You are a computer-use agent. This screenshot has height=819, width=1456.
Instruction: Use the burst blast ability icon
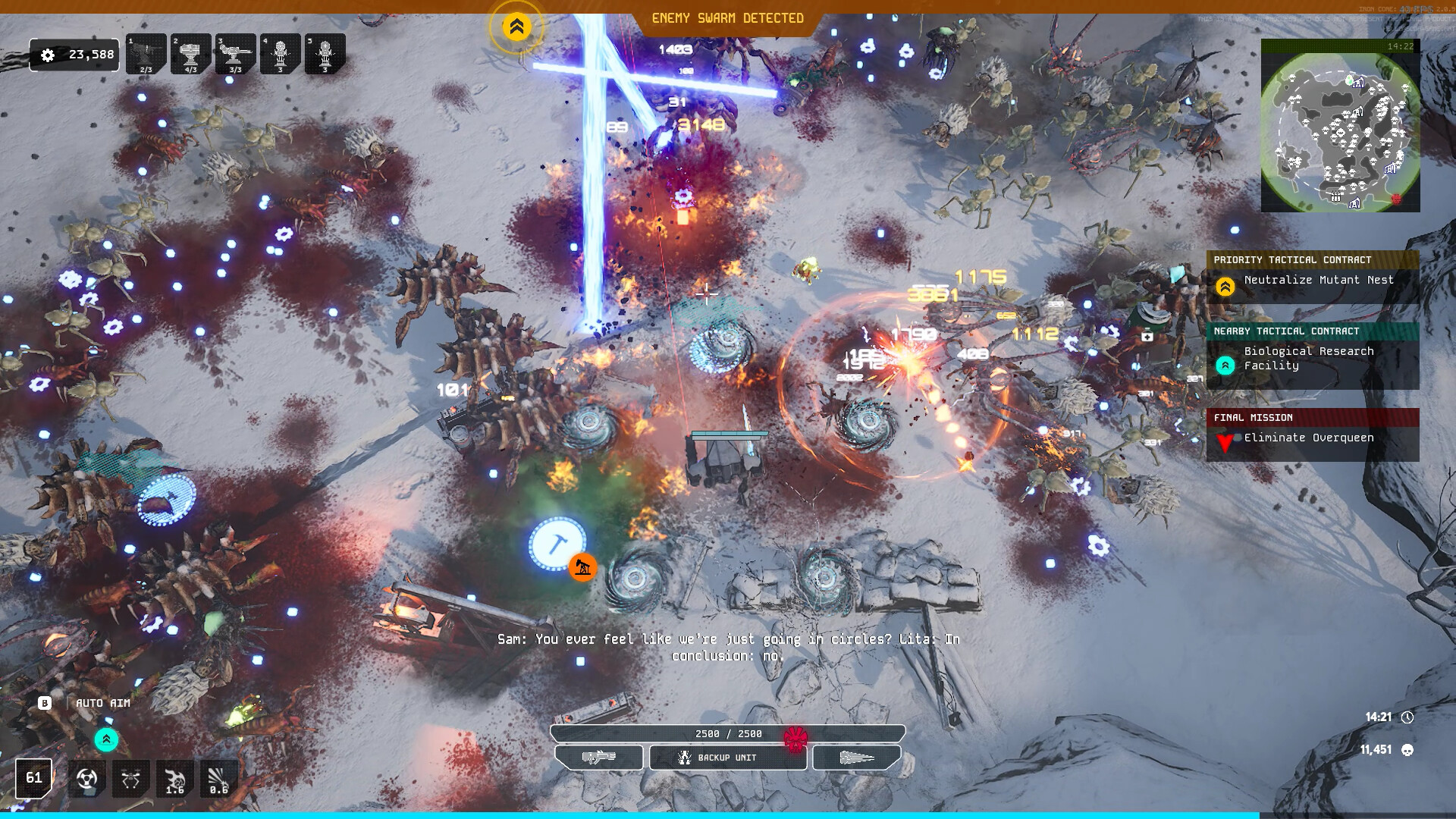218,779
